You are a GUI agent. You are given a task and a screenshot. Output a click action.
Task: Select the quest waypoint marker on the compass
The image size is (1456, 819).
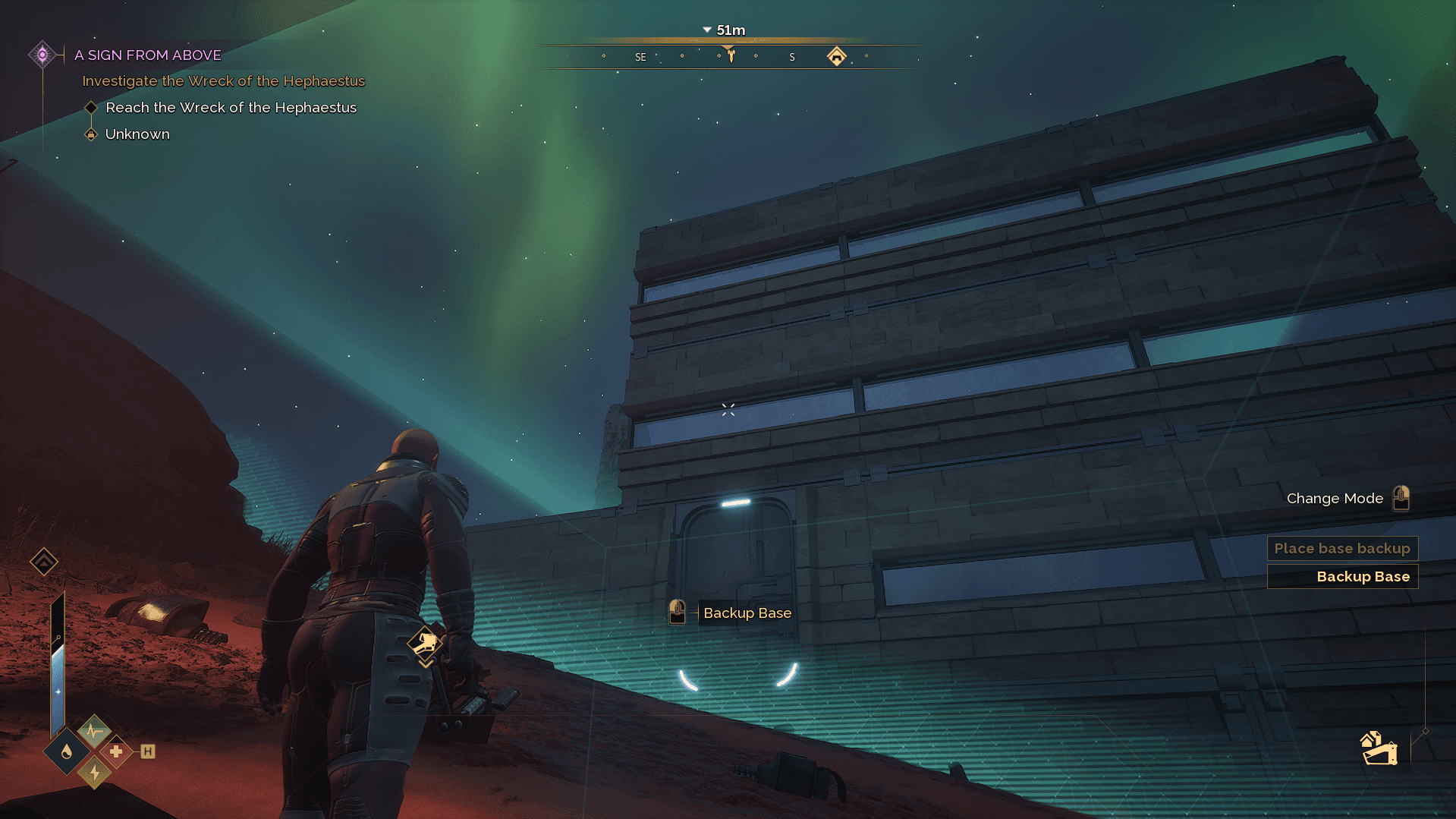730,54
